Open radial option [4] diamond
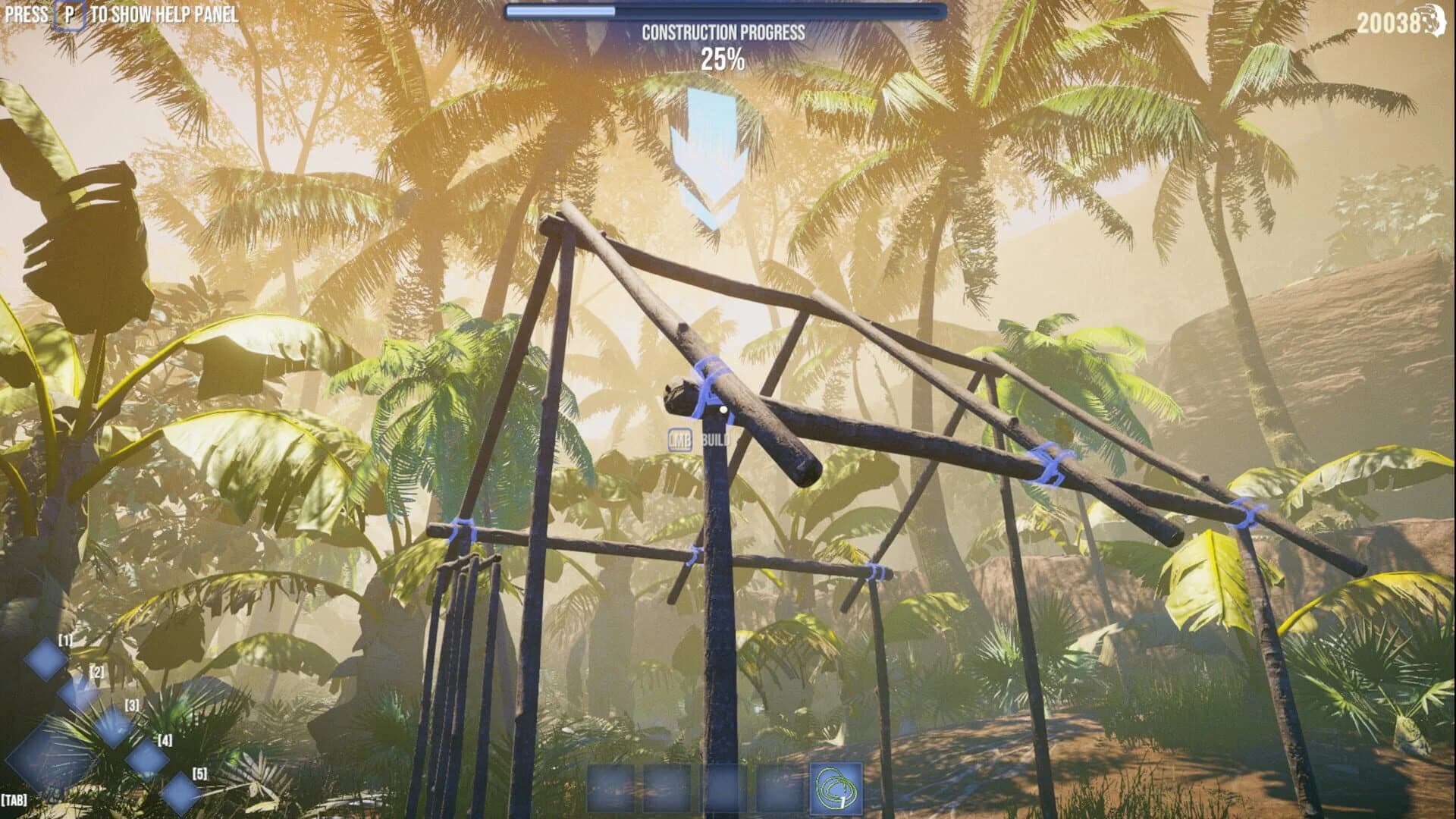 (x=147, y=759)
